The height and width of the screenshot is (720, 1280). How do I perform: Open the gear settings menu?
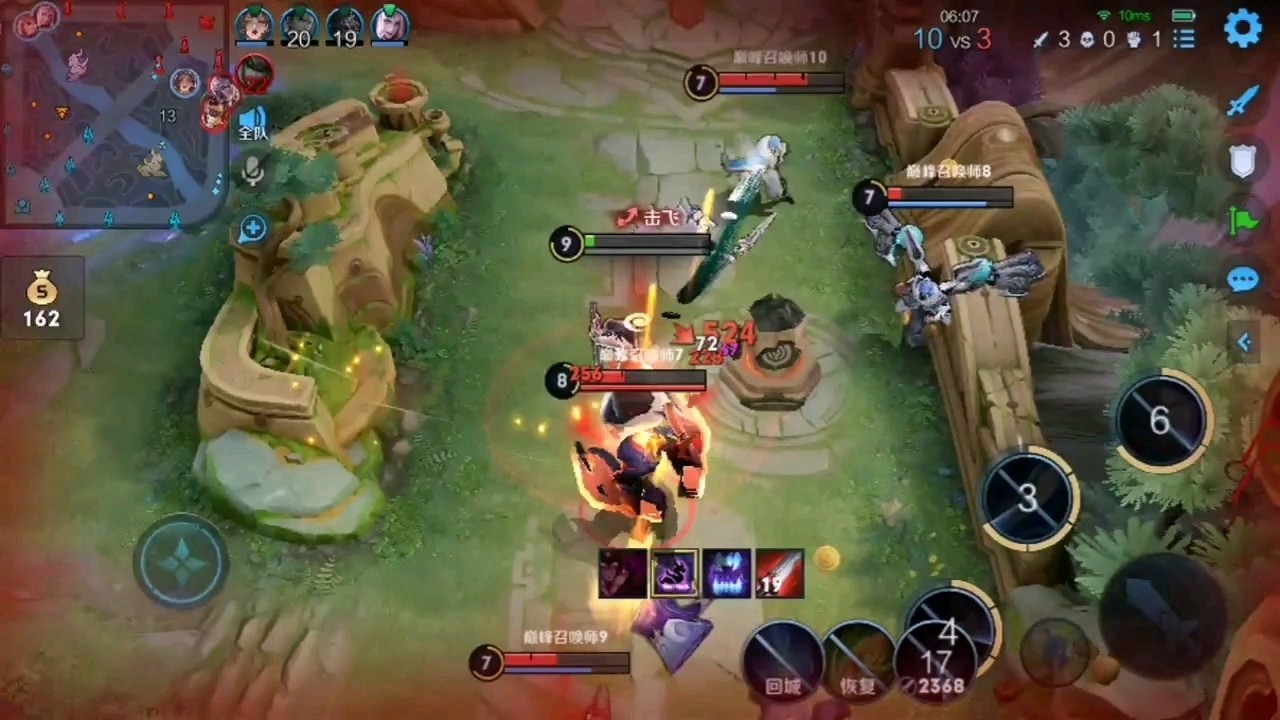click(x=1243, y=29)
